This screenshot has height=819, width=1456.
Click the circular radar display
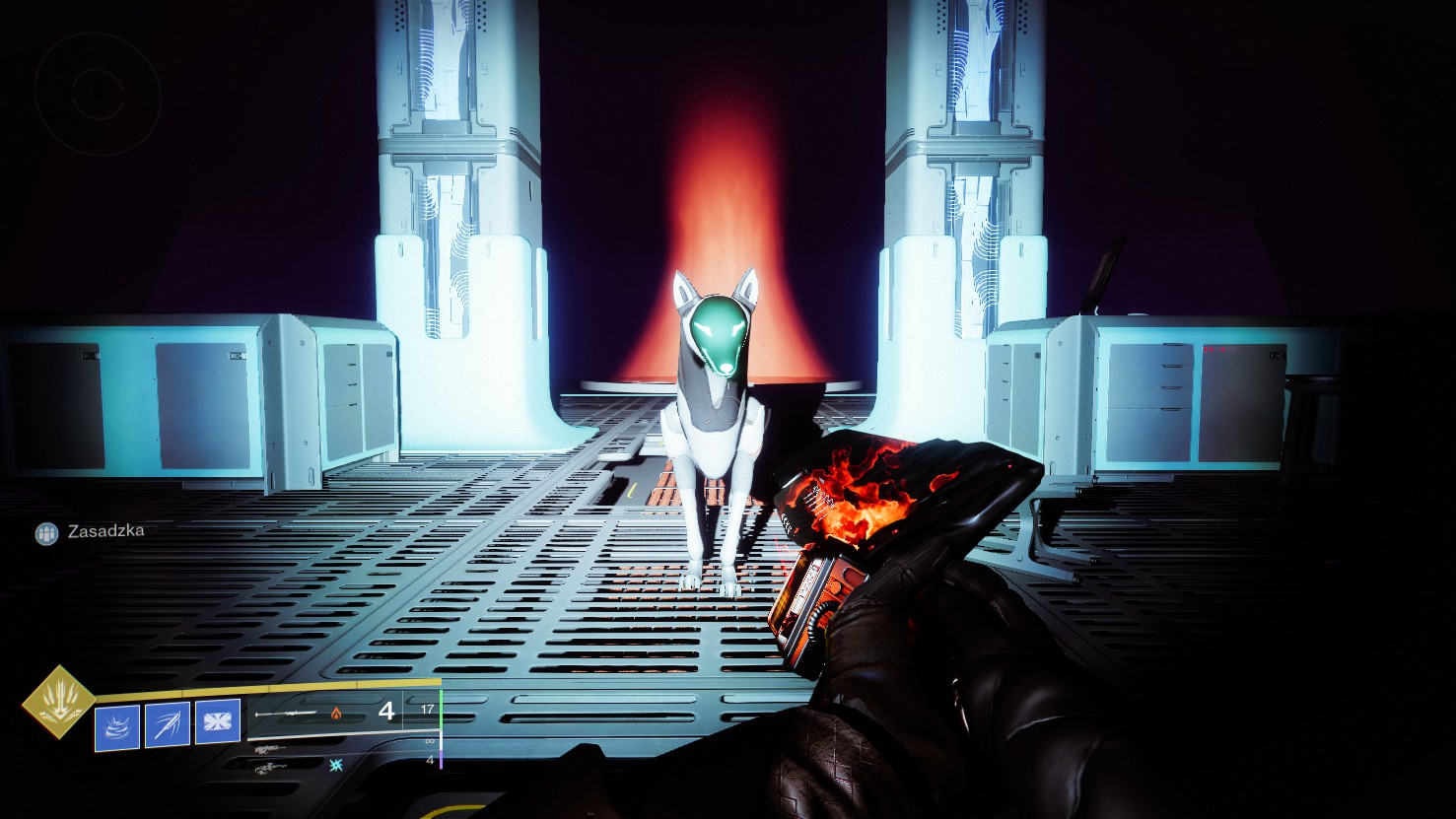(98, 94)
